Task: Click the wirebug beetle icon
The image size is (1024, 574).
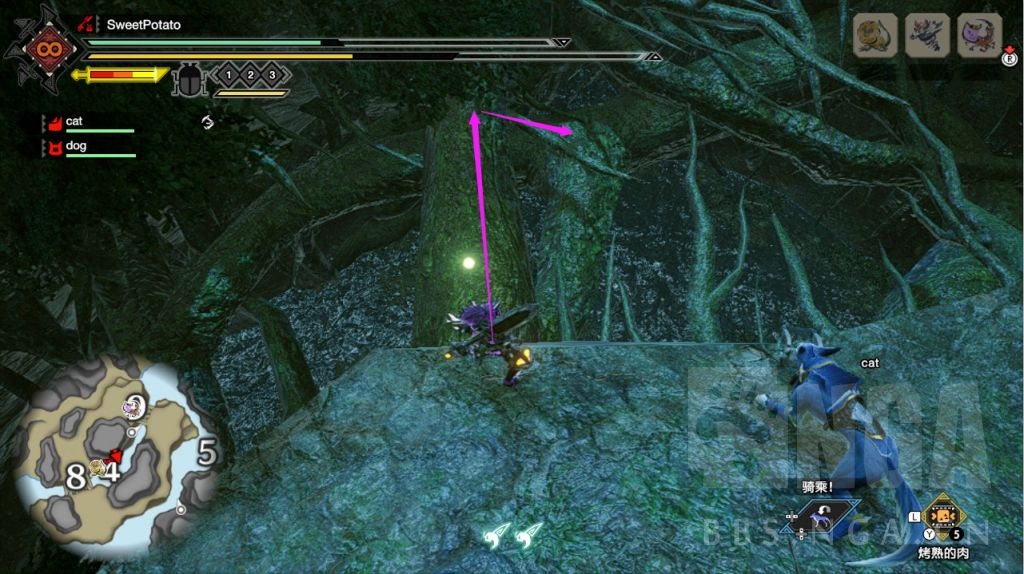Action: [x=188, y=79]
